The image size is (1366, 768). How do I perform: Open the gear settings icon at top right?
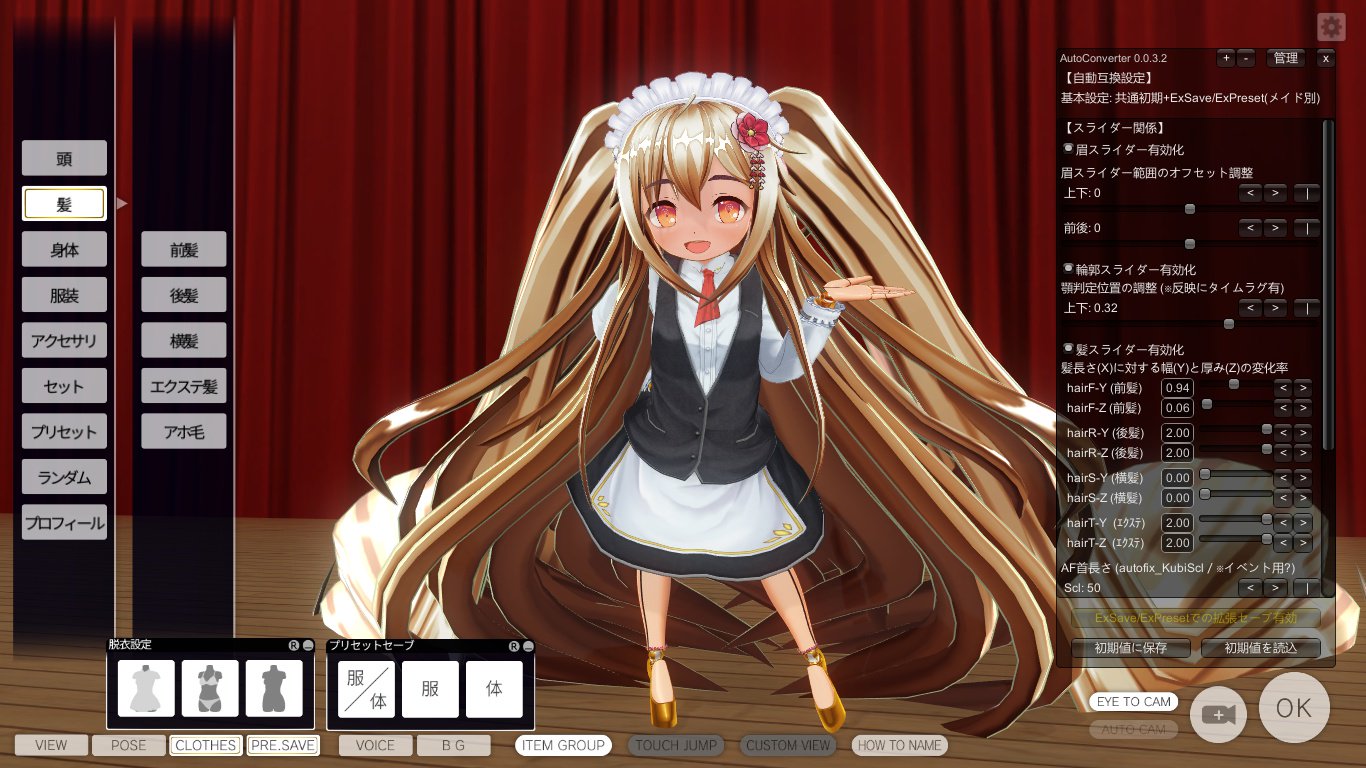point(1329,27)
